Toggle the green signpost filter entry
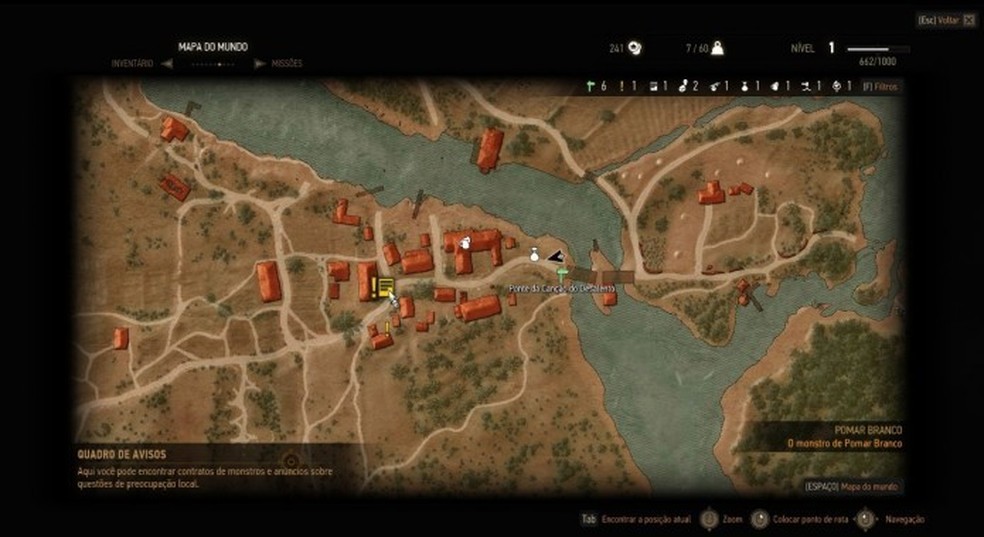984x537 pixels. click(x=597, y=87)
